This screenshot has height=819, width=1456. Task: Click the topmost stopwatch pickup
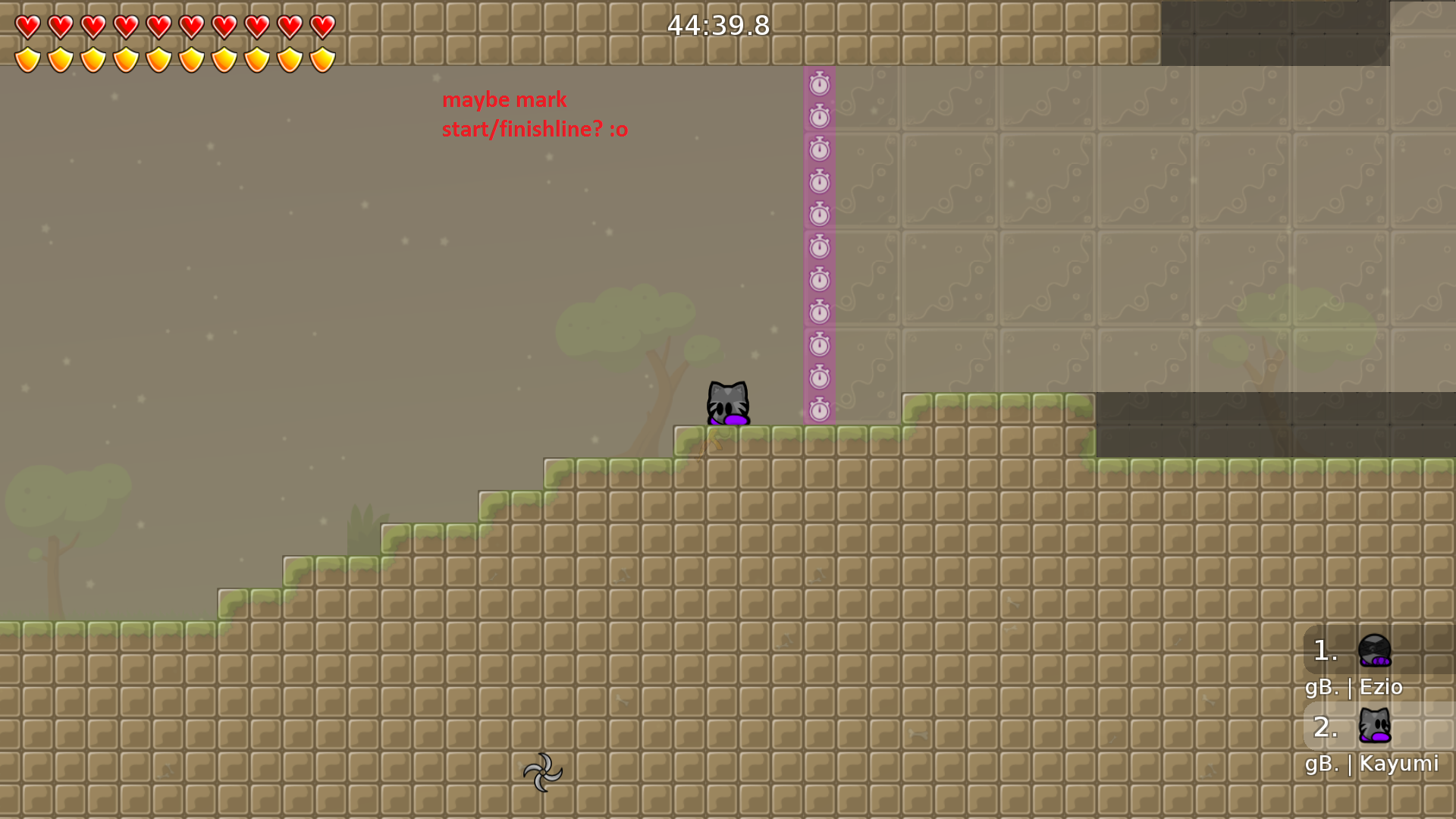819,84
